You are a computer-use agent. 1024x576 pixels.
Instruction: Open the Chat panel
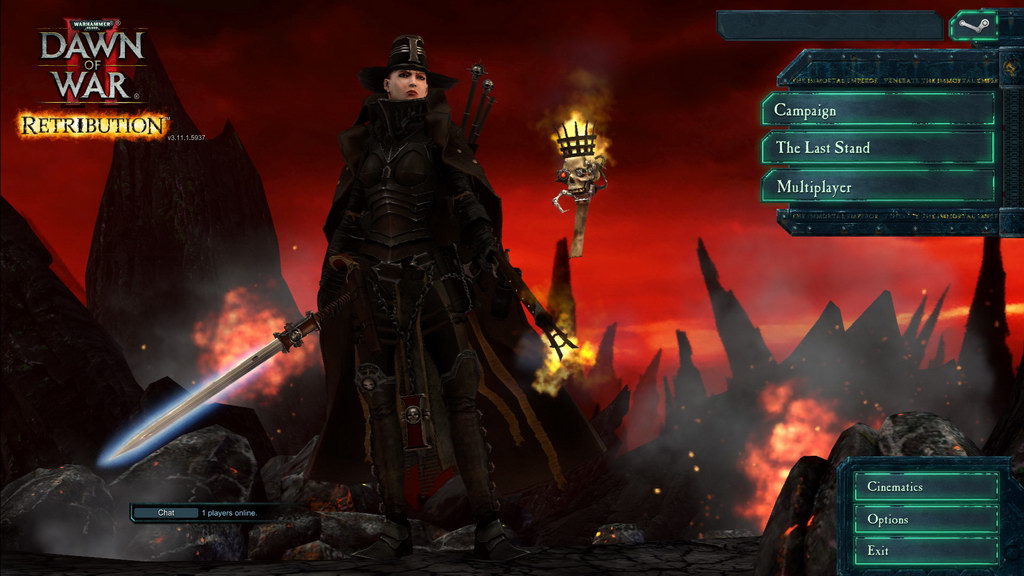click(x=165, y=513)
